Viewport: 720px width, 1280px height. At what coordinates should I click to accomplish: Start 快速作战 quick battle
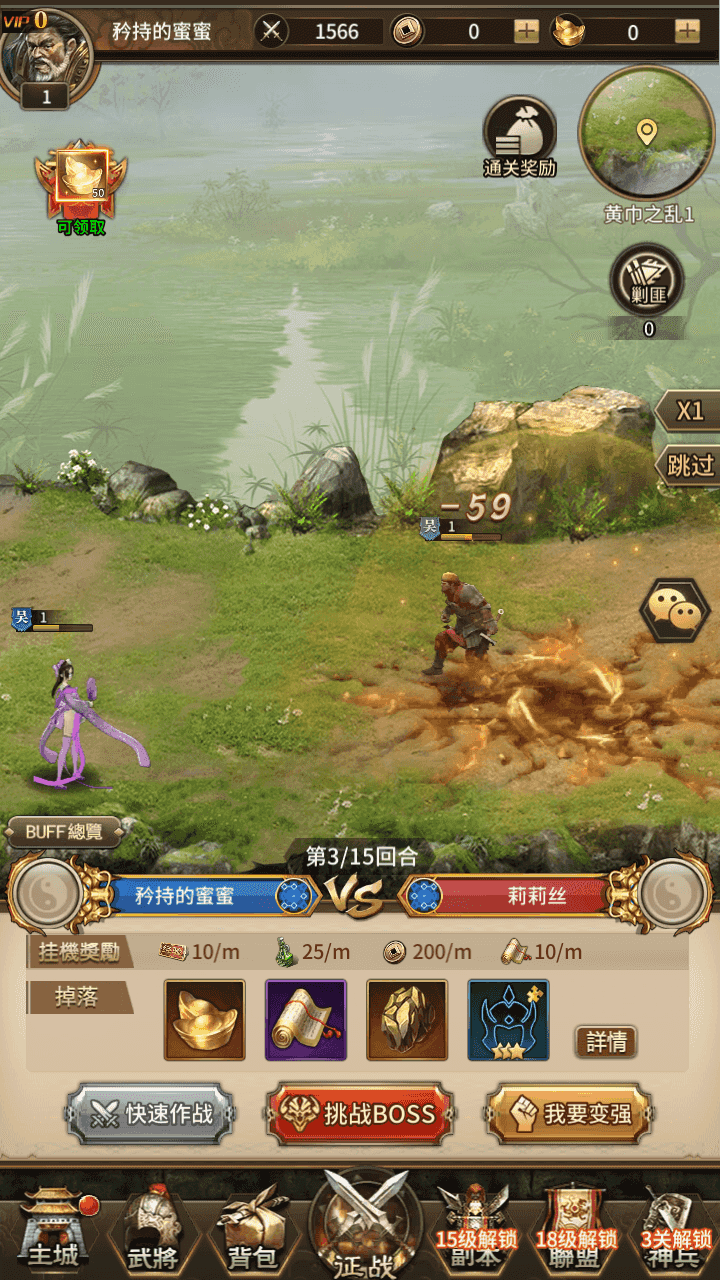[151, 1113]
